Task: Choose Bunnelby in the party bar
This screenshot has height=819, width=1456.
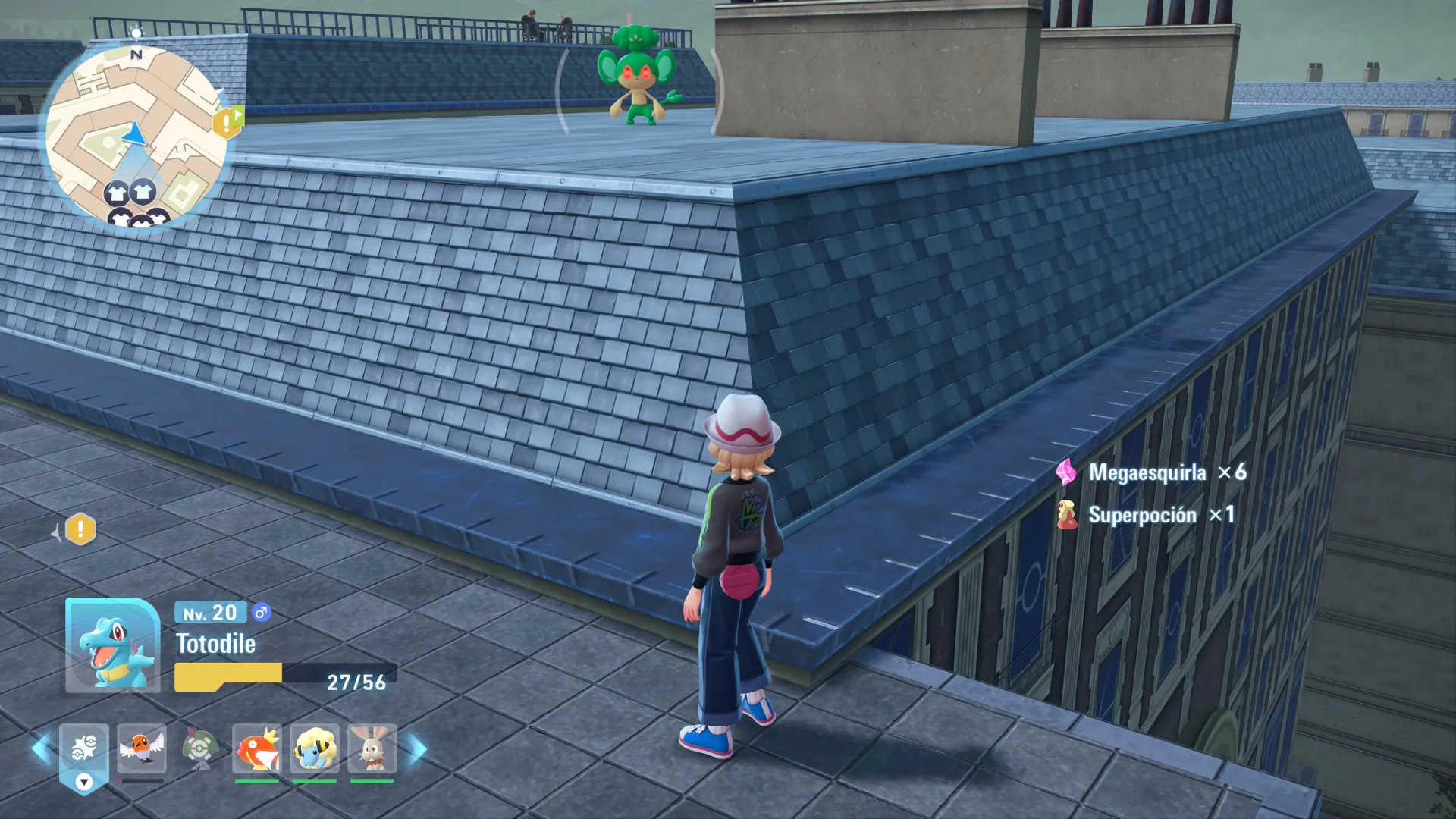Action: pyautogui.click(x=372, y=749)
